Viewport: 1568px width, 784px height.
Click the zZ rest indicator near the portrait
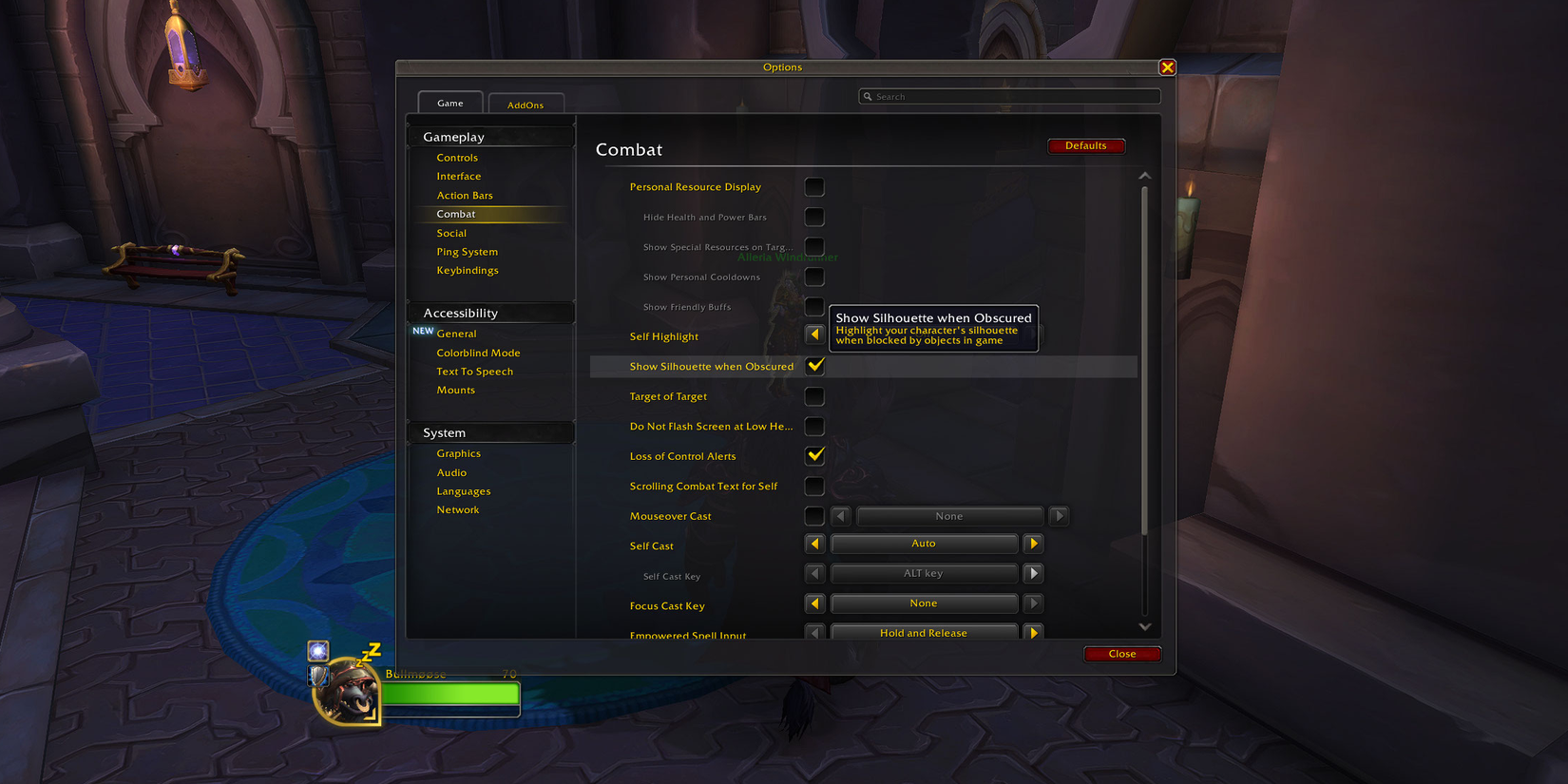point(369,651)
